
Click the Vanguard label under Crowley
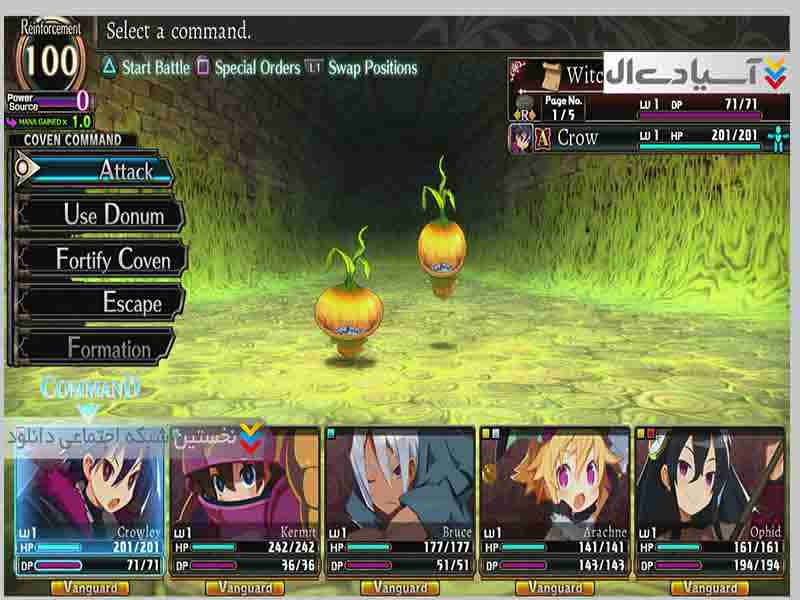click(x=90, y=588)
